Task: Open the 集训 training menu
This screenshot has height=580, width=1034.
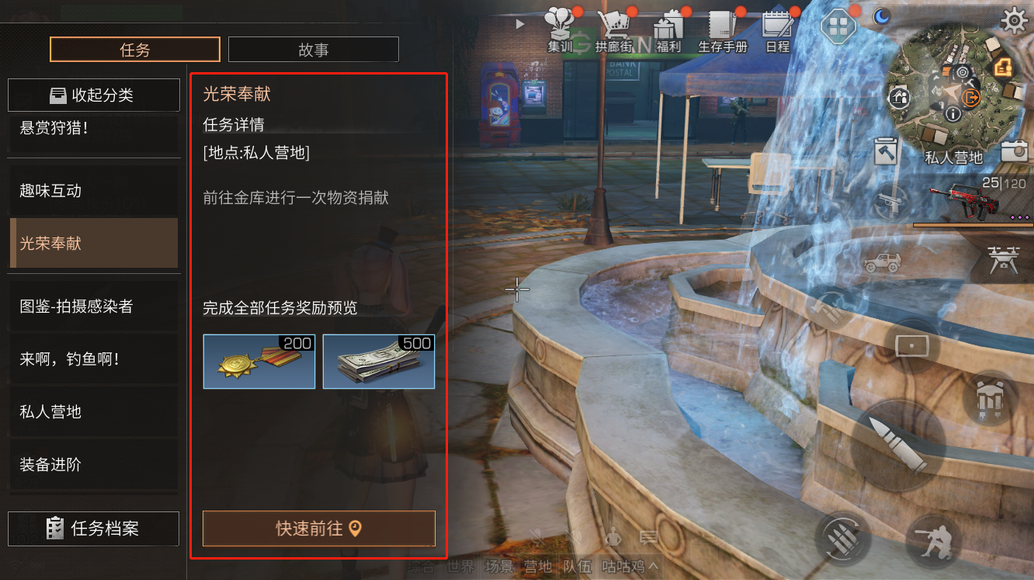Action: point(560,30)
